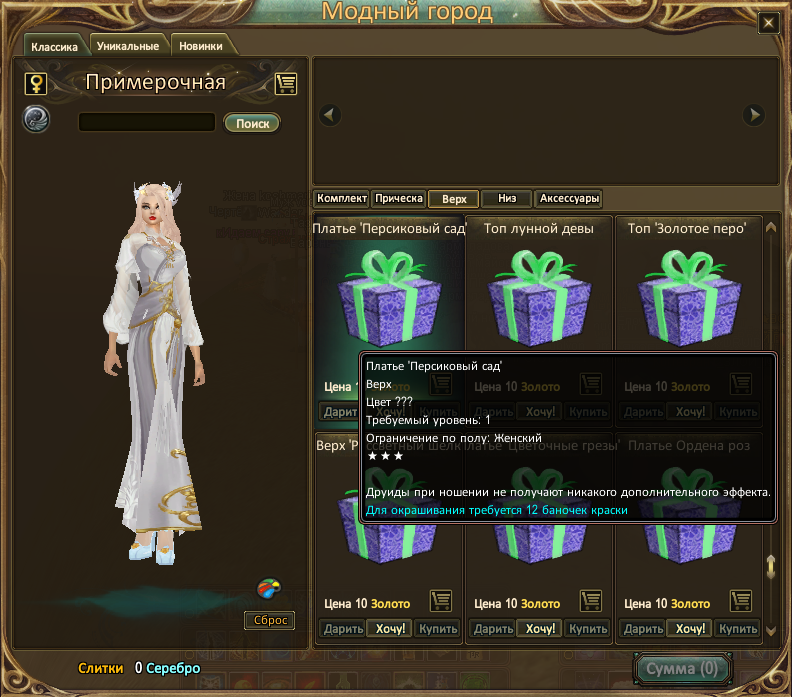Switch to the Низ category
The width and height of the screenshot is (792, 697).
coord(506,199)
